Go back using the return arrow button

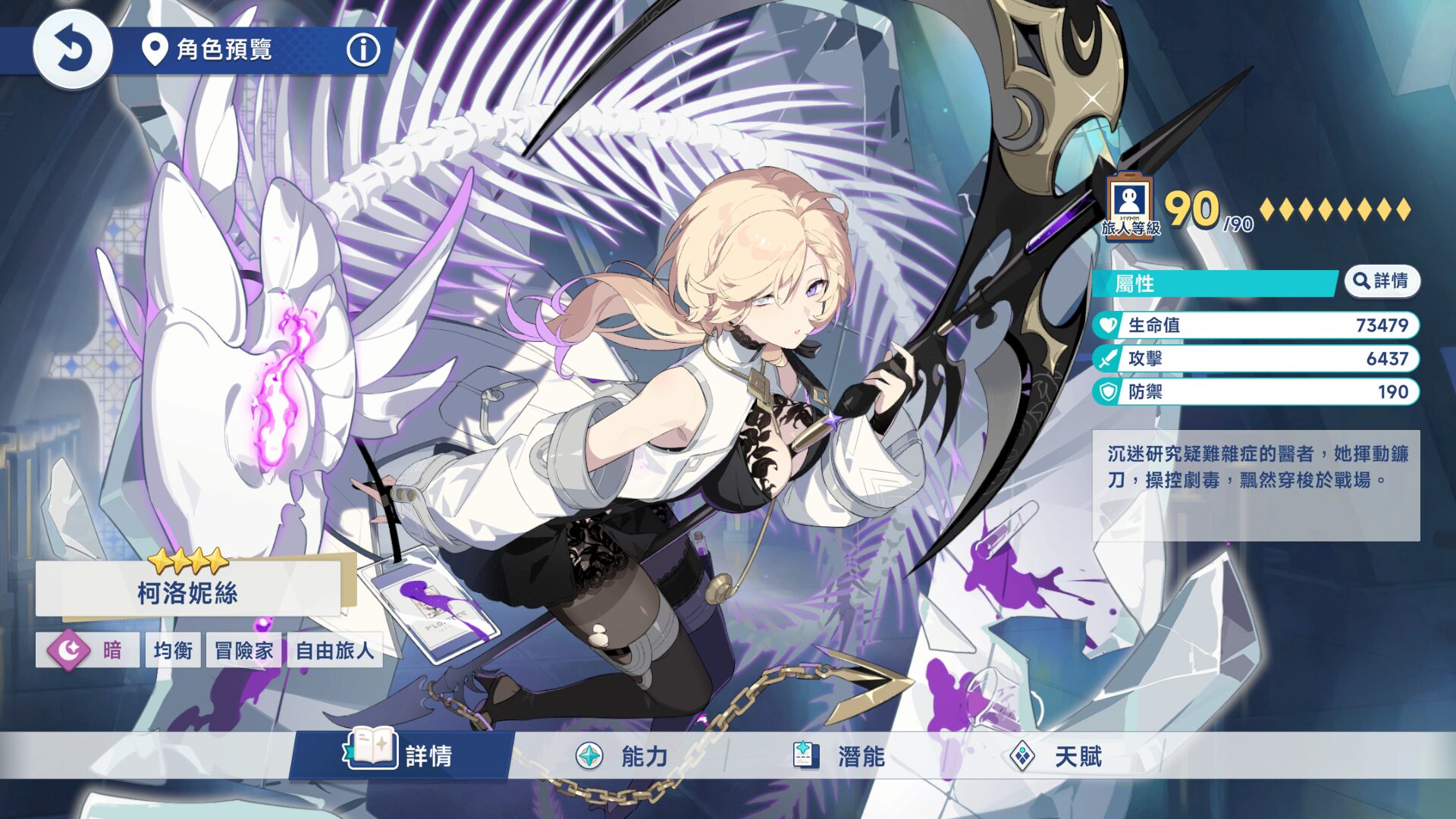73,50
